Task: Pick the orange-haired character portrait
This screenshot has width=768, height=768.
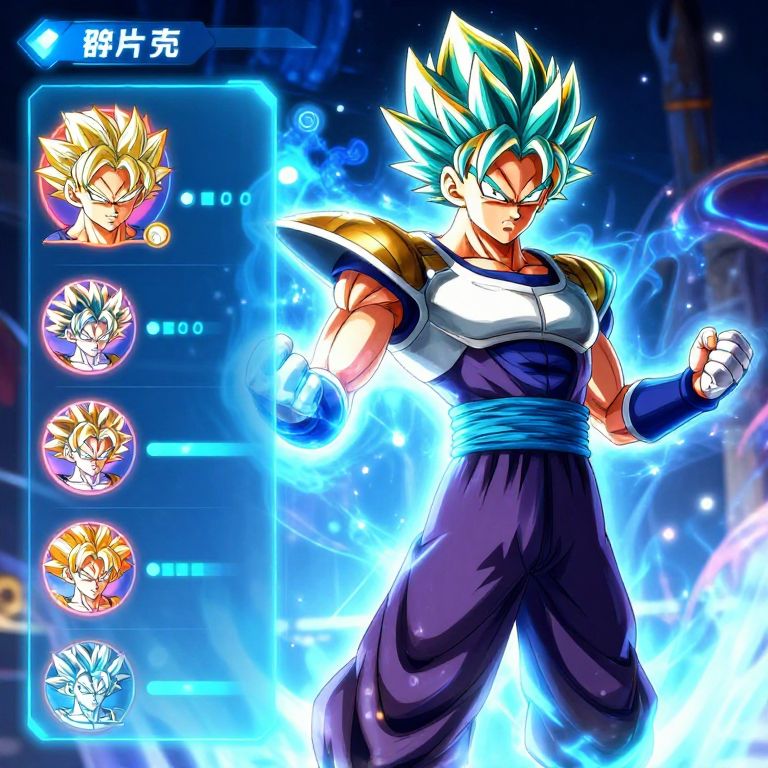Action: (x=88, y=568)
